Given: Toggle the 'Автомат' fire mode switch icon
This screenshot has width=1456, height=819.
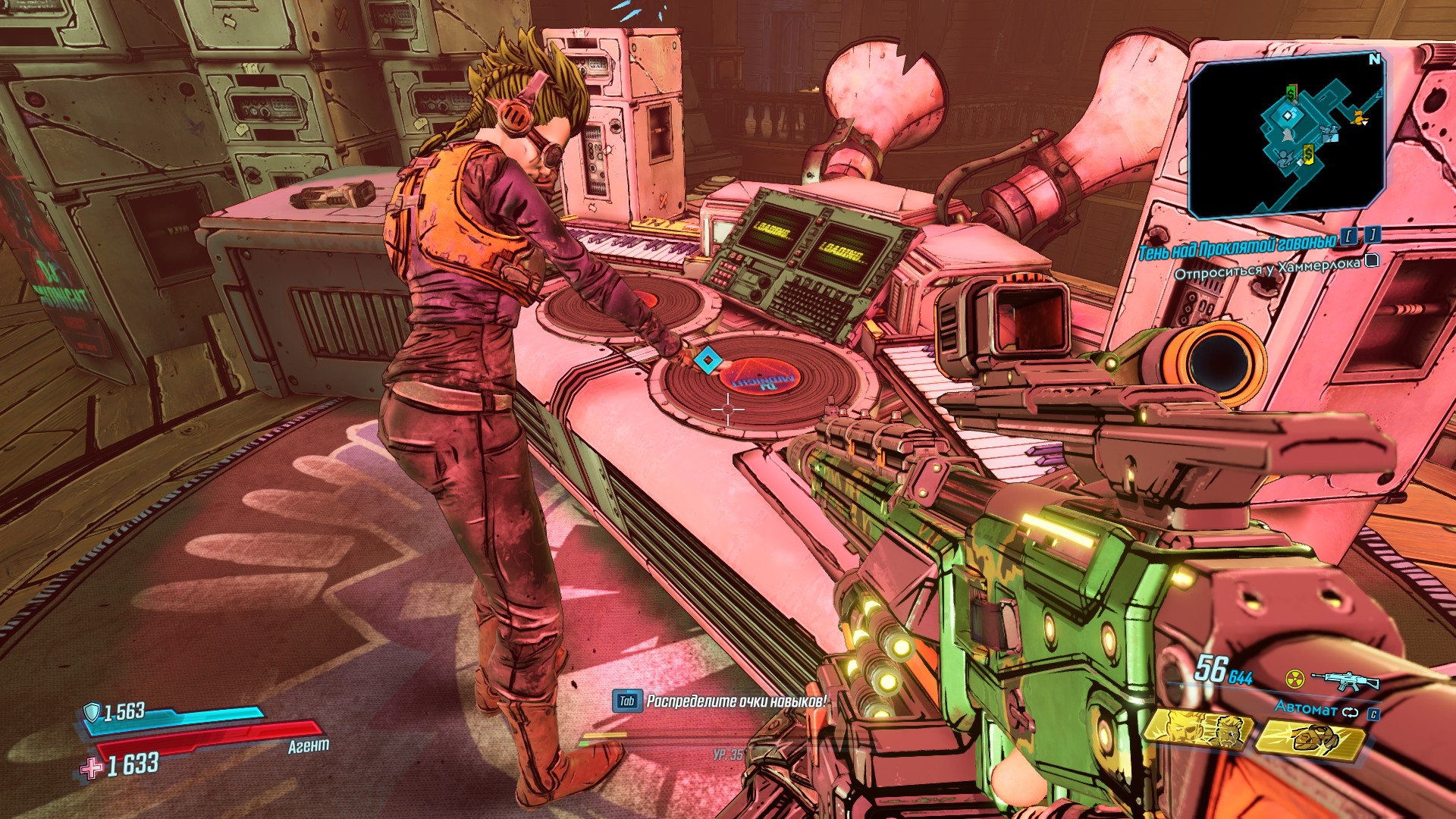Looking at the screenshot, I should click(1350, 712).
